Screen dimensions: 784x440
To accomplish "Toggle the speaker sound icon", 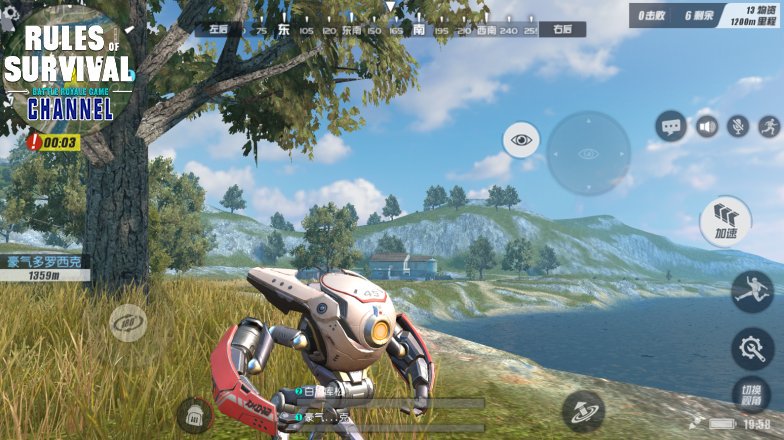I will (707, 127).
